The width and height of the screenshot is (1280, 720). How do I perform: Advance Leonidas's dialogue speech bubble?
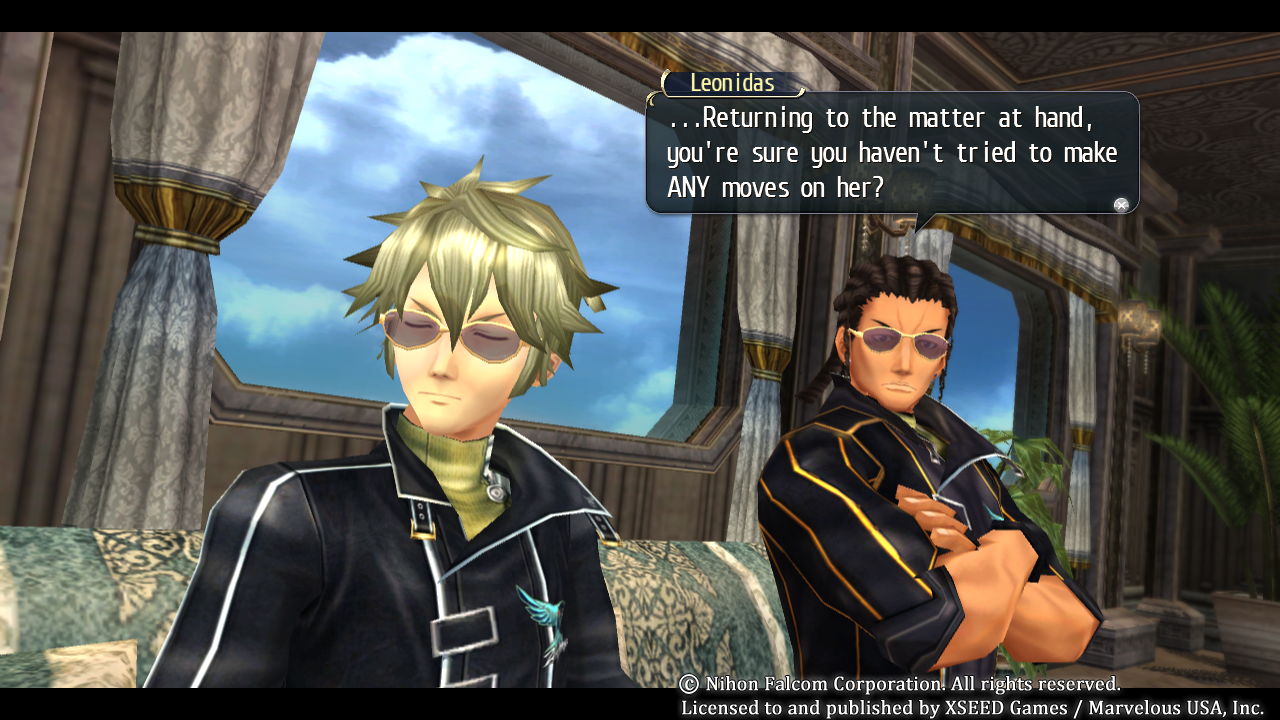[x=1121, y=205]
